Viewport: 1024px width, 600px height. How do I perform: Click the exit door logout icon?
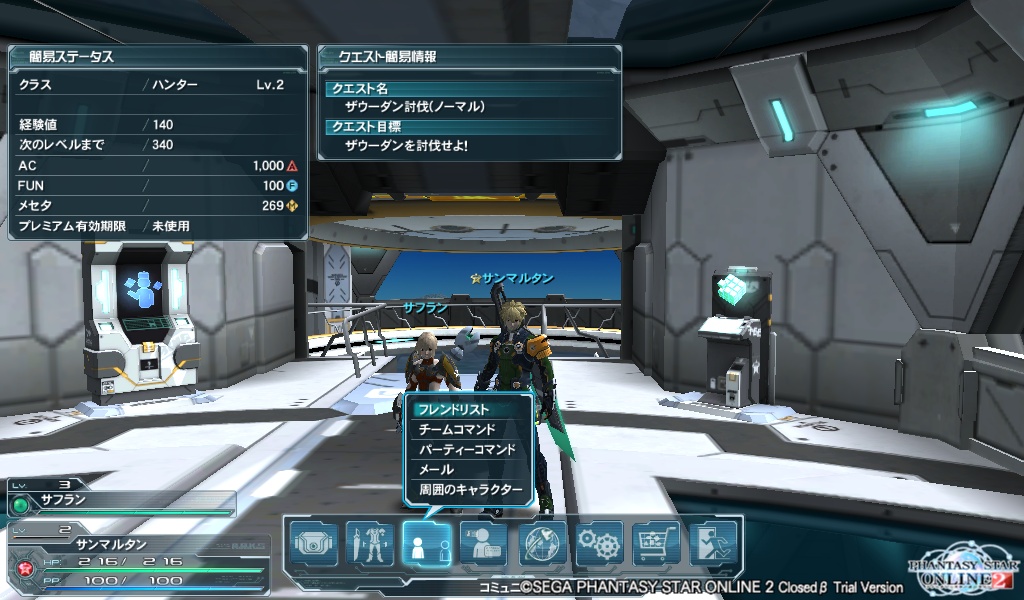pyautogui.click(x=713, y=544)
